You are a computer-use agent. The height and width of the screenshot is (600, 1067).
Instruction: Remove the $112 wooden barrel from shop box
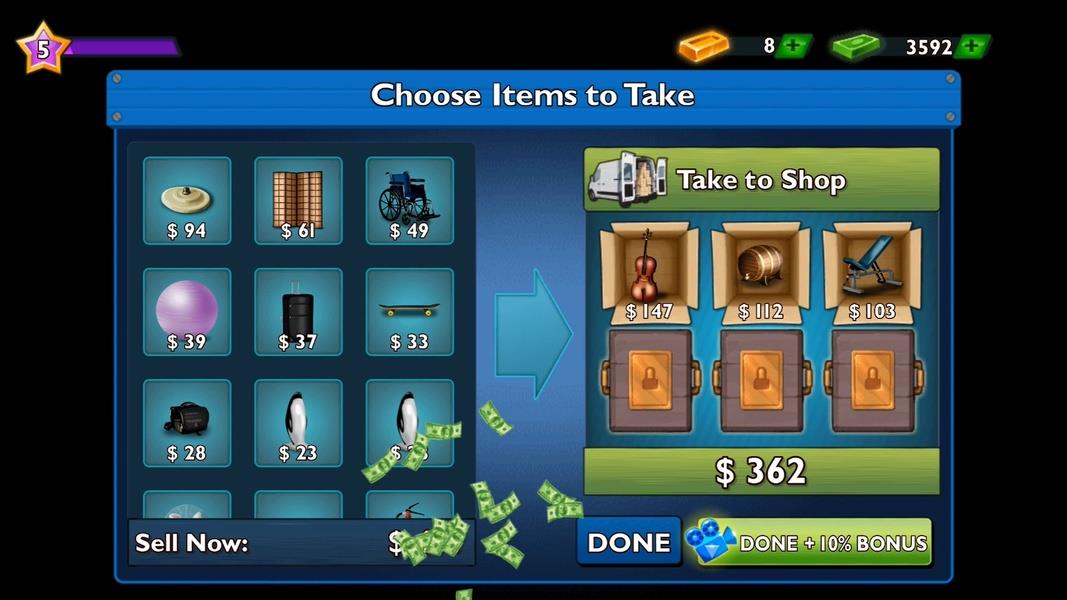(x=760, y=270)
